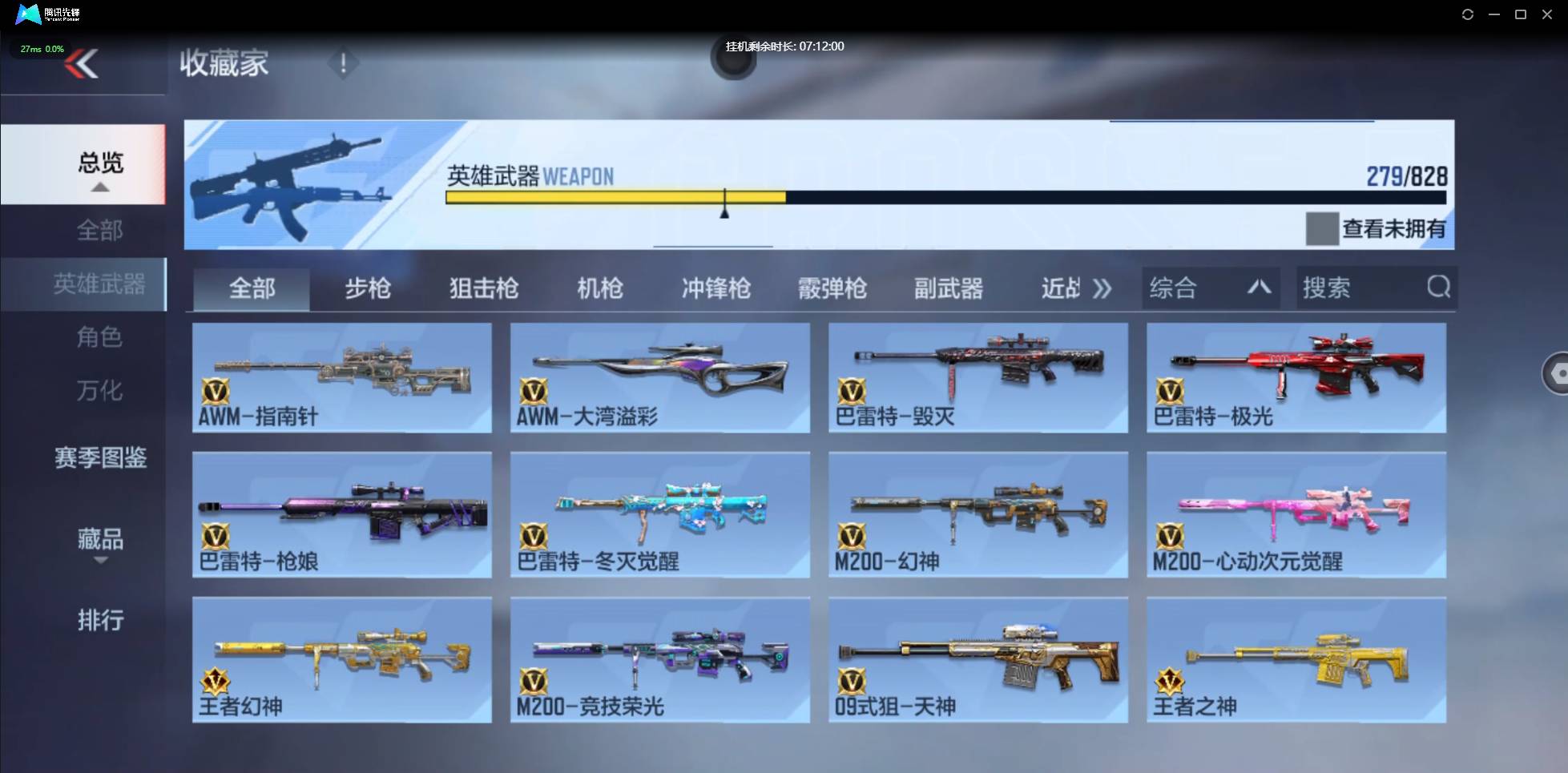This screenshot has height=773, width=1568.
Task: Switch the sidebar selection to 角色
Action: pyautogui.click(x=99, y=337)
